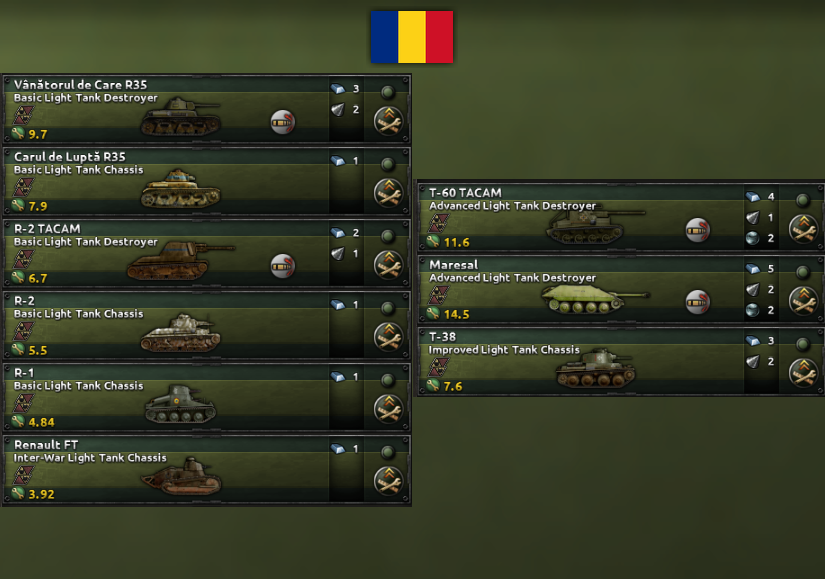The width and height of the screenshot is (825, 579).
Task: Click the ammo shell icon on R-2 TACAM
Action: point(283,265)
